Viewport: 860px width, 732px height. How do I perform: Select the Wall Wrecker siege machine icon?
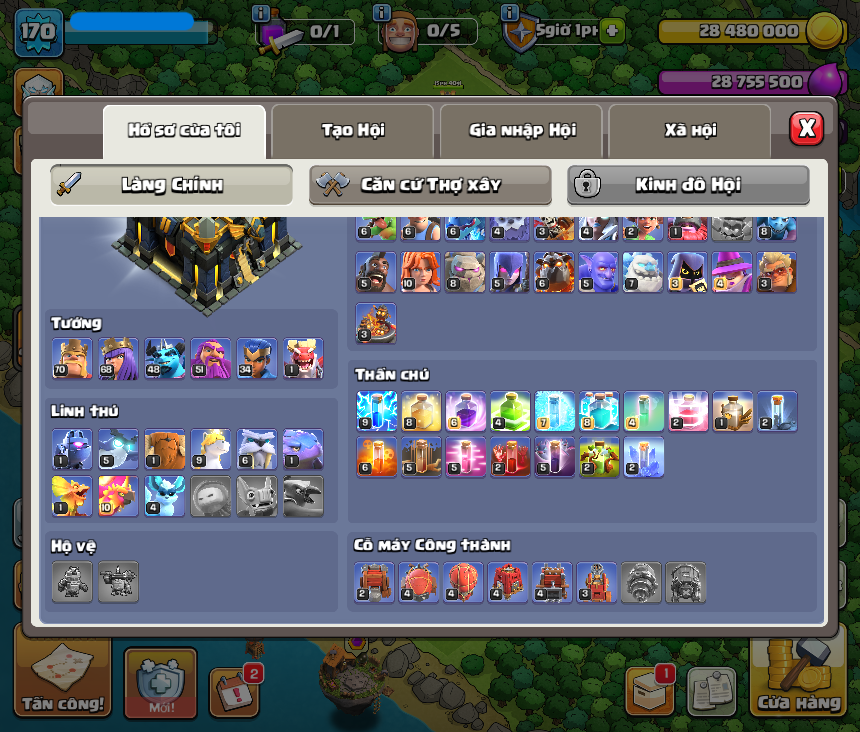coord(375,582)
